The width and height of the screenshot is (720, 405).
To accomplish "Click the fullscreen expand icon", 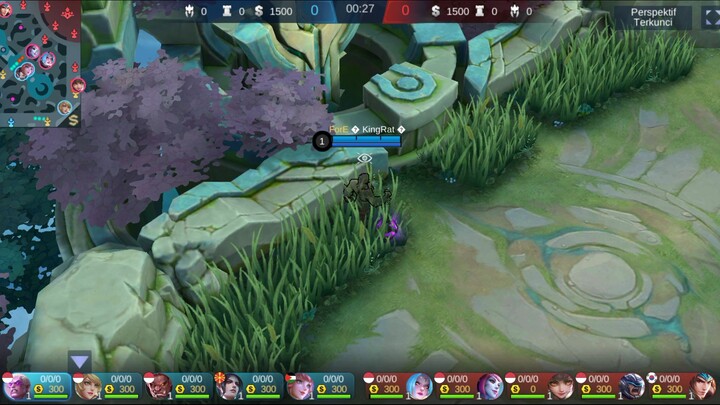I will (x=707, y=16).
